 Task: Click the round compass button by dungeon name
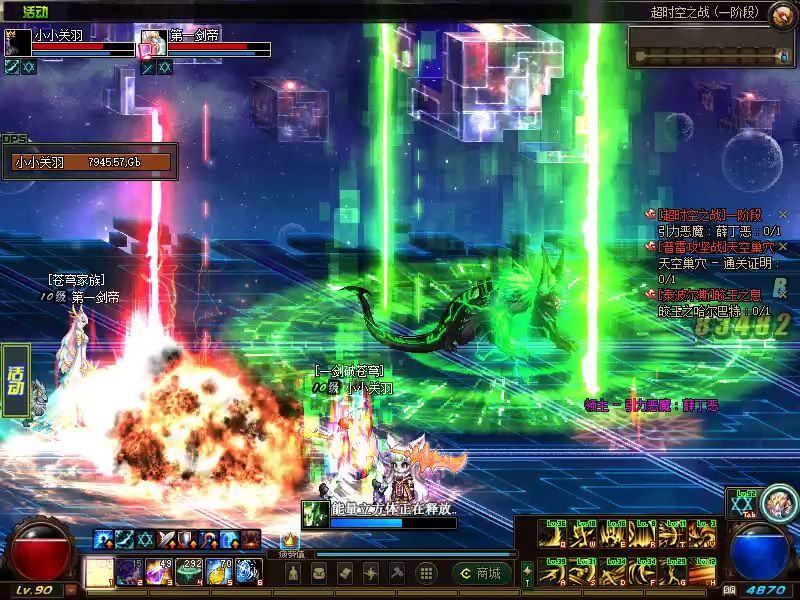pos(779,13)
